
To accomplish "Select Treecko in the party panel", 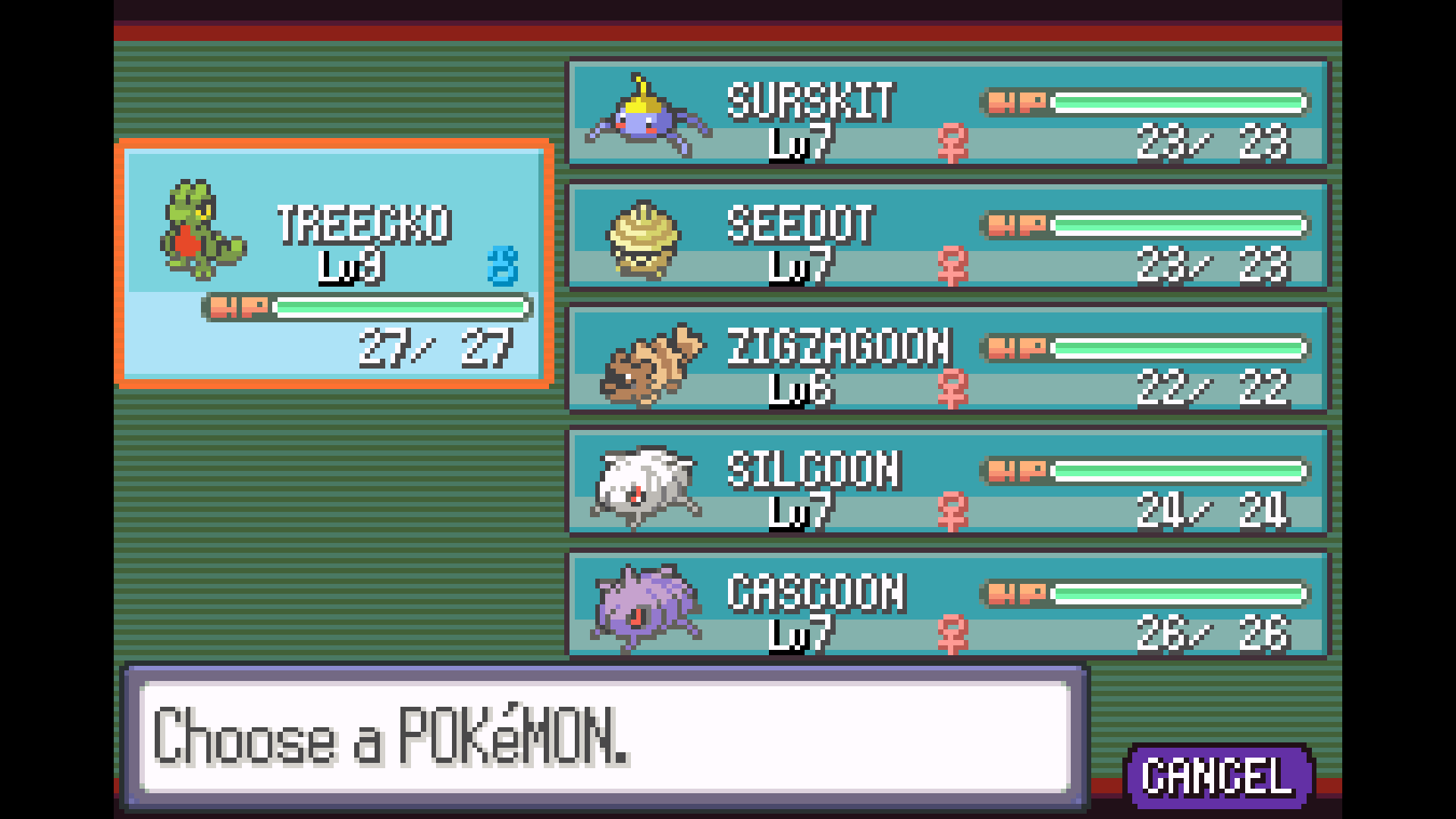I will pos(334,264).
